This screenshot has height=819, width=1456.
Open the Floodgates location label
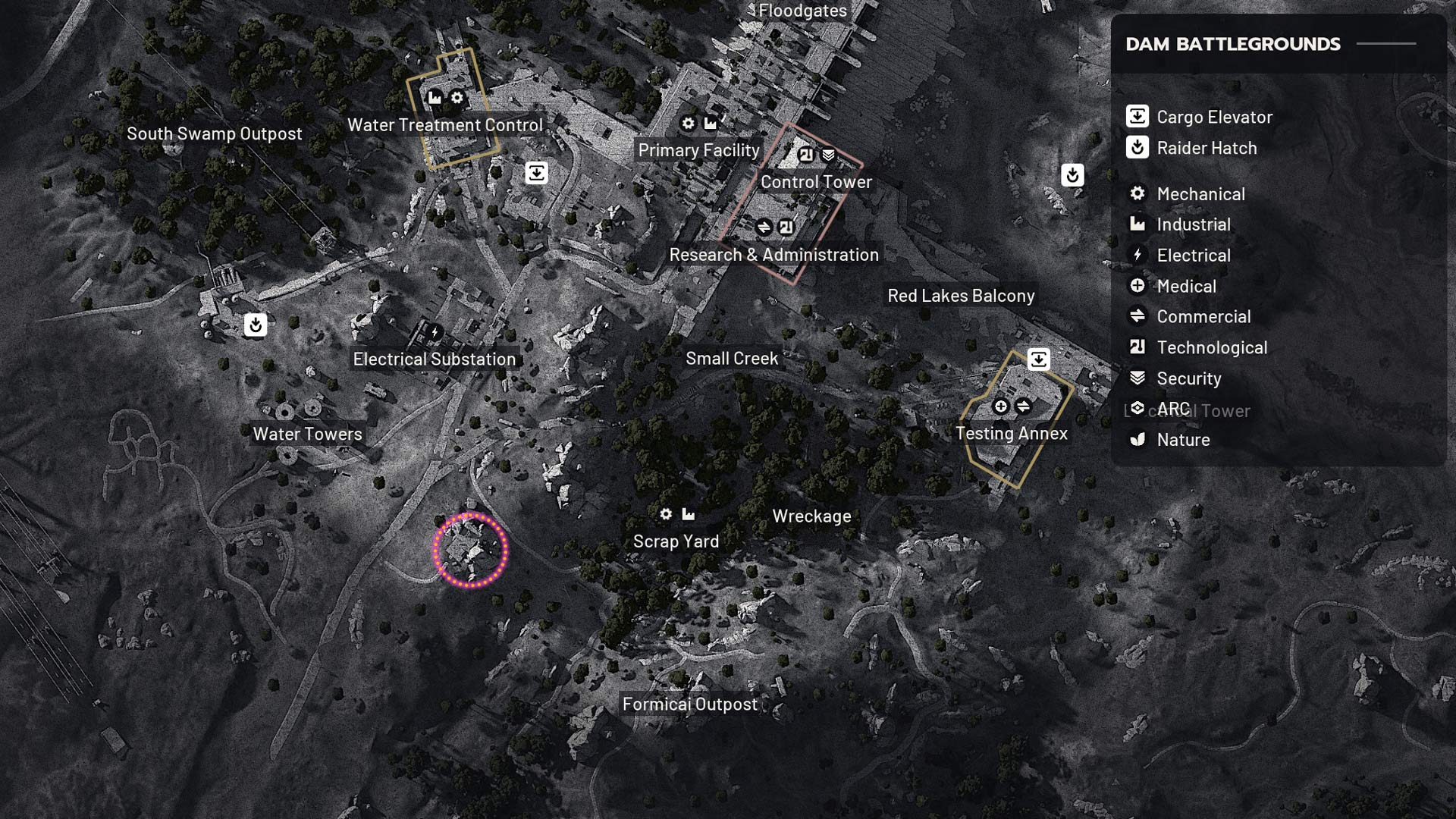tap(802, 11)
